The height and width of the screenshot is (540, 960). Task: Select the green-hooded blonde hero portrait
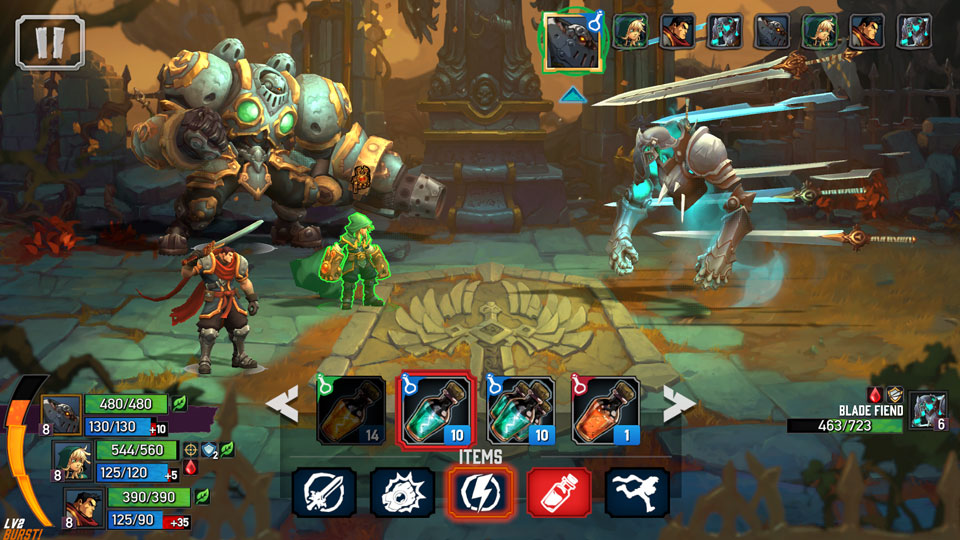click(72, 460)
